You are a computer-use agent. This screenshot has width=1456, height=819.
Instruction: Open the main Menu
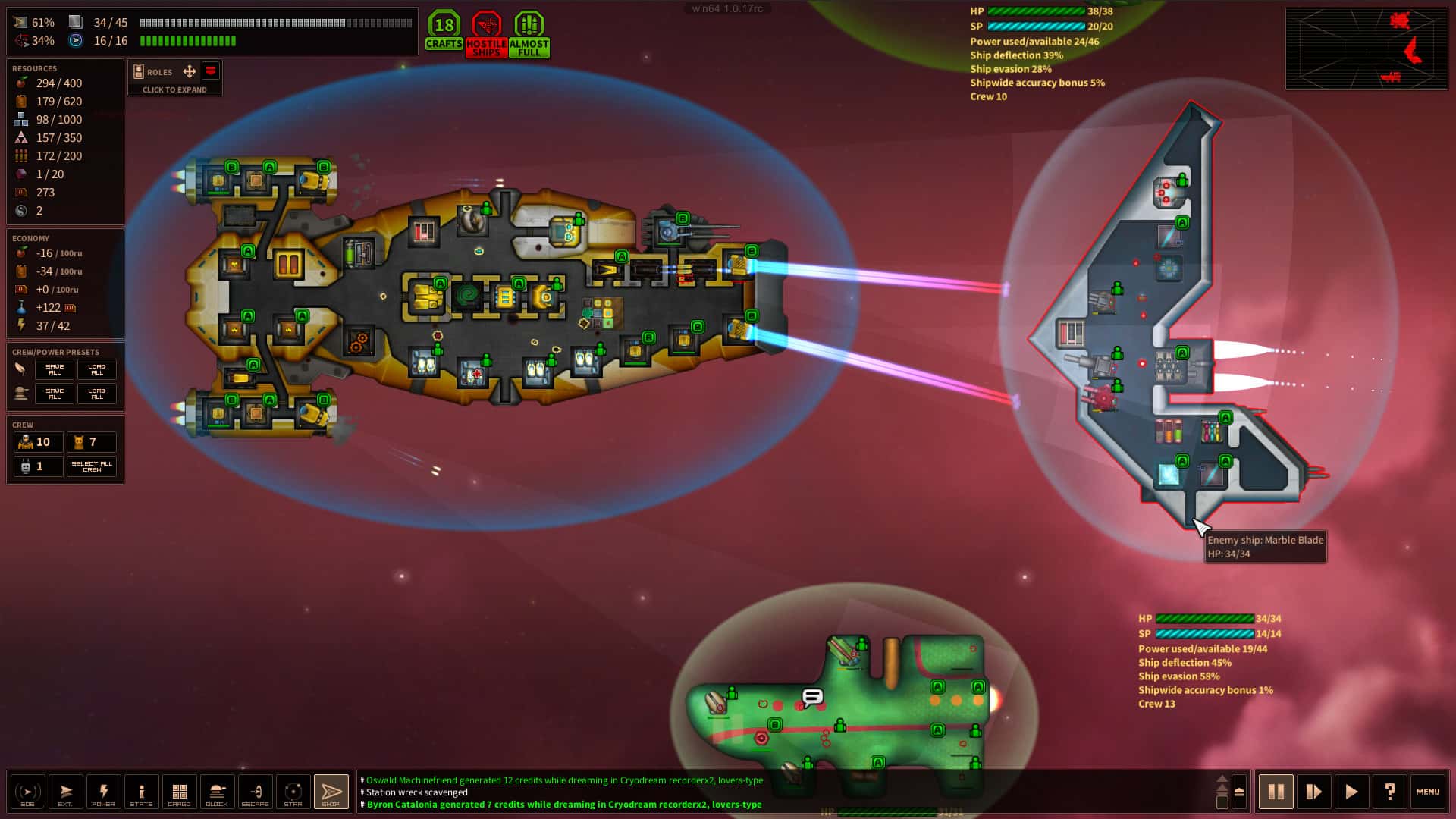(x=1427, y=792)
